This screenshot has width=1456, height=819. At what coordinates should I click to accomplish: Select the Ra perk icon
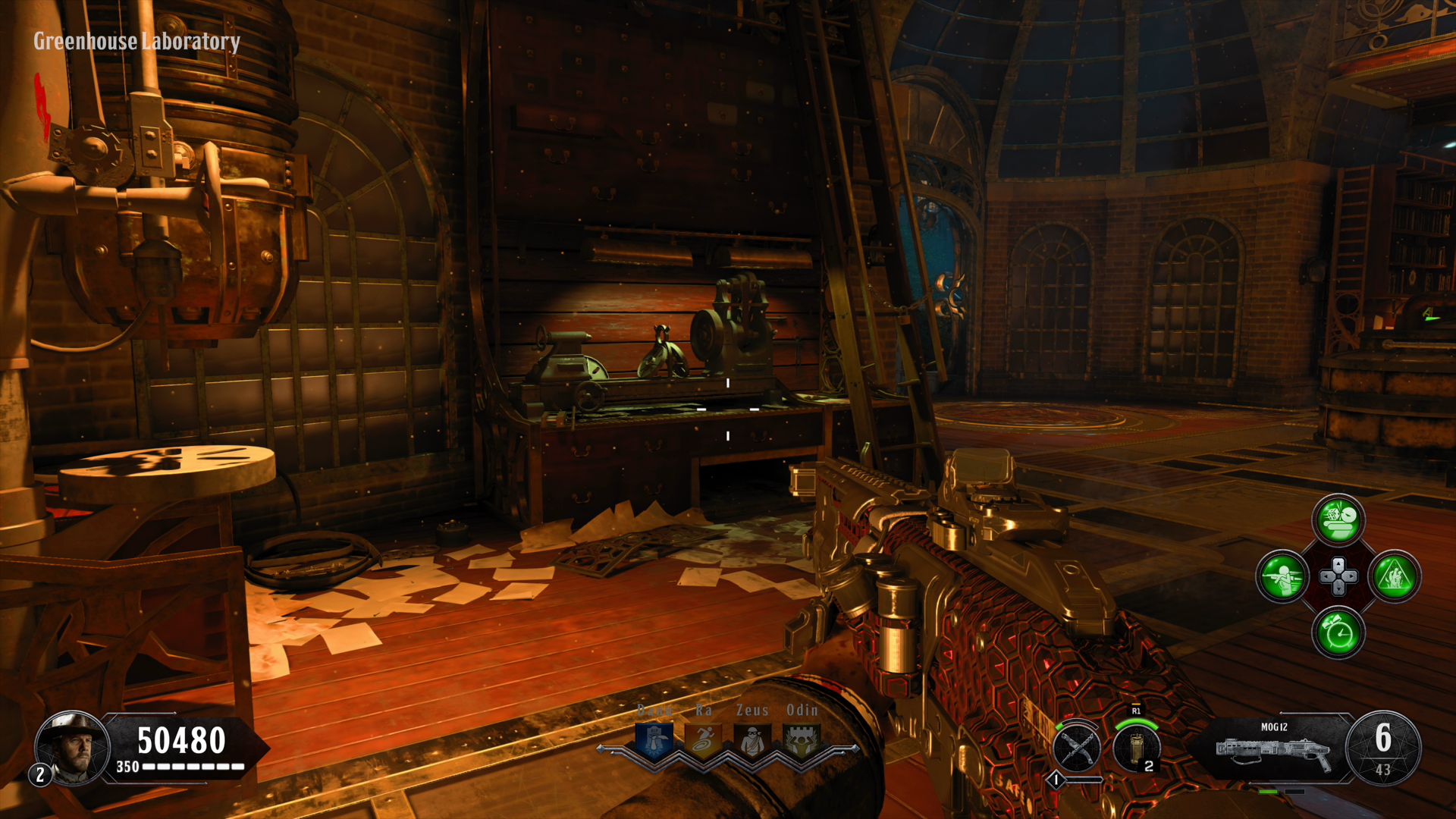pyautogui.click(x=703, y=739)
